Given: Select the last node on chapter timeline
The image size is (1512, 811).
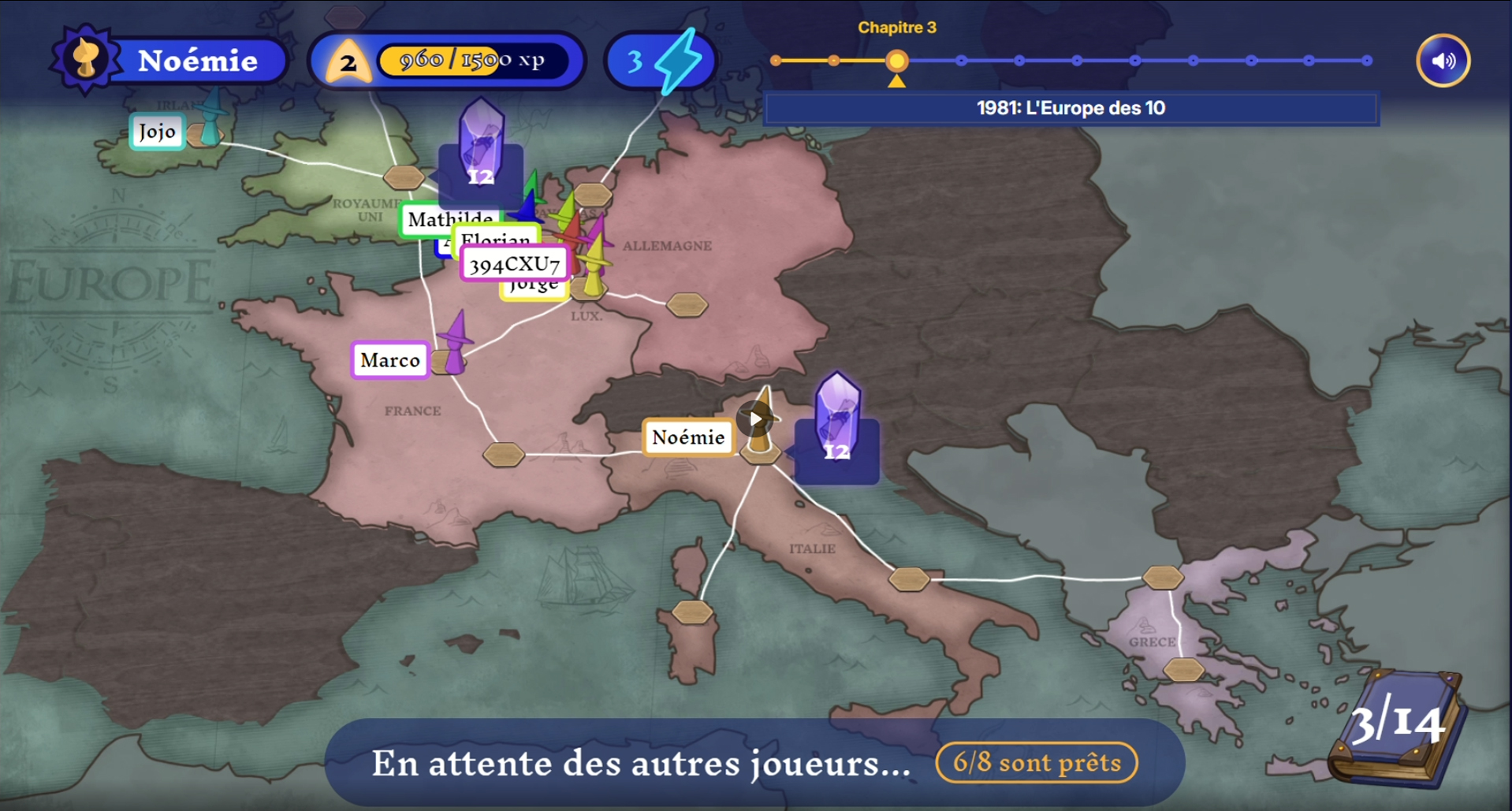Looking at the screenshot, I should coord(1367,61).
